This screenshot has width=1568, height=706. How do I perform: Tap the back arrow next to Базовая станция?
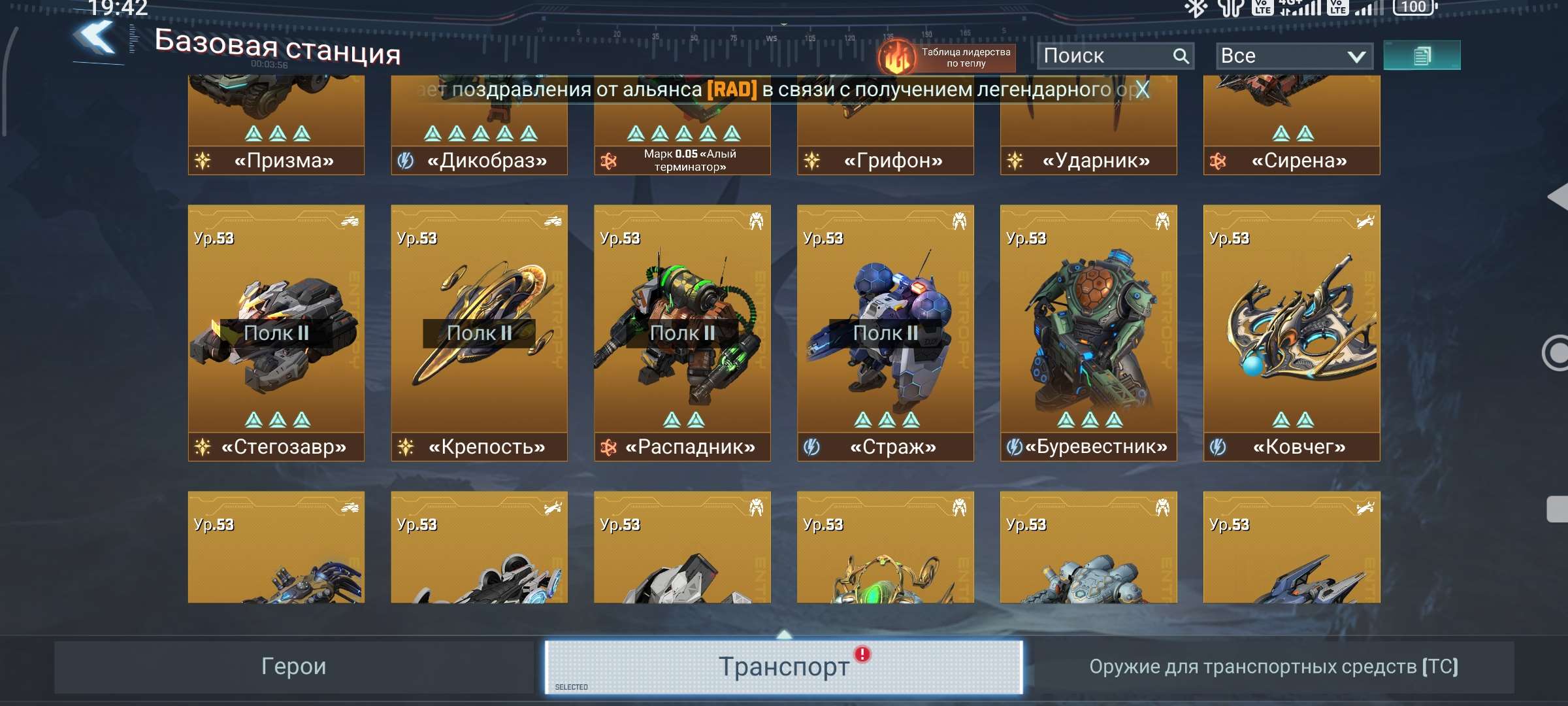coord(93,41)
